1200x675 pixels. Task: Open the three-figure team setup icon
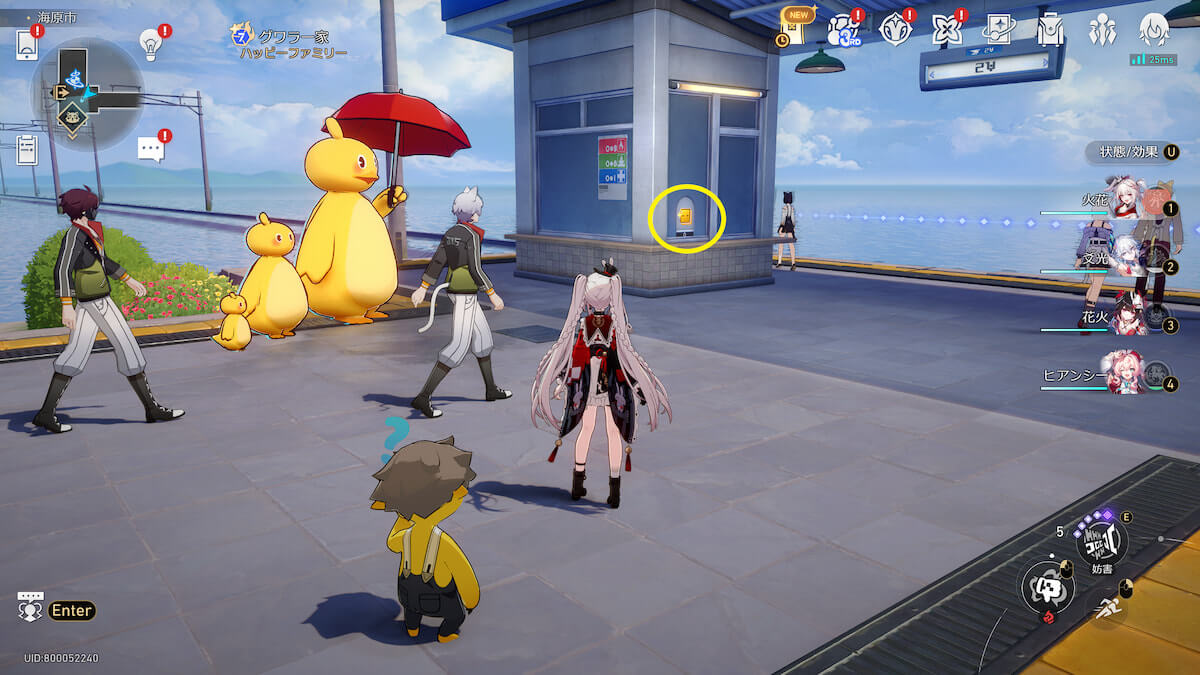point(1102,30)
